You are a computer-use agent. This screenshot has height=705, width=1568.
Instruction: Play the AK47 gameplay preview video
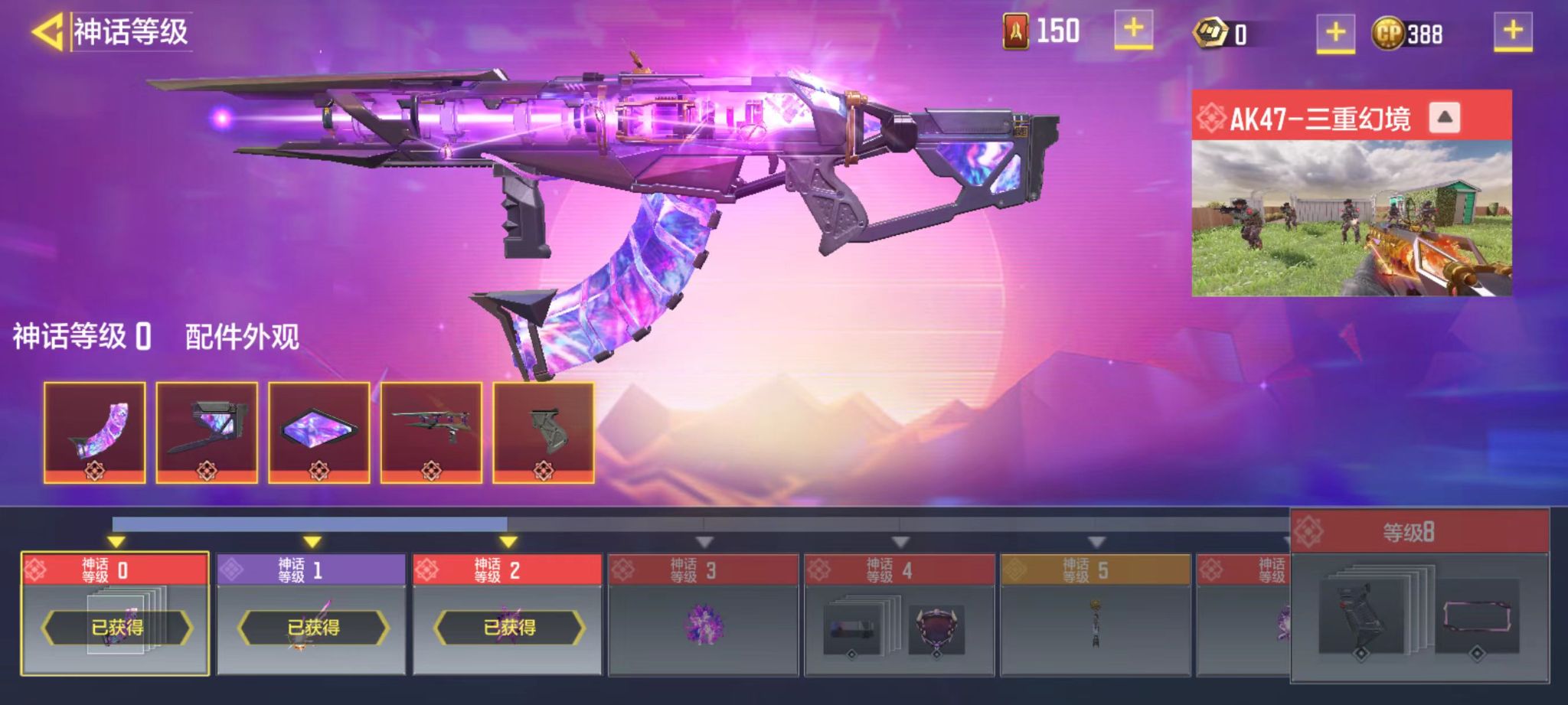[x=1351, y=218]
